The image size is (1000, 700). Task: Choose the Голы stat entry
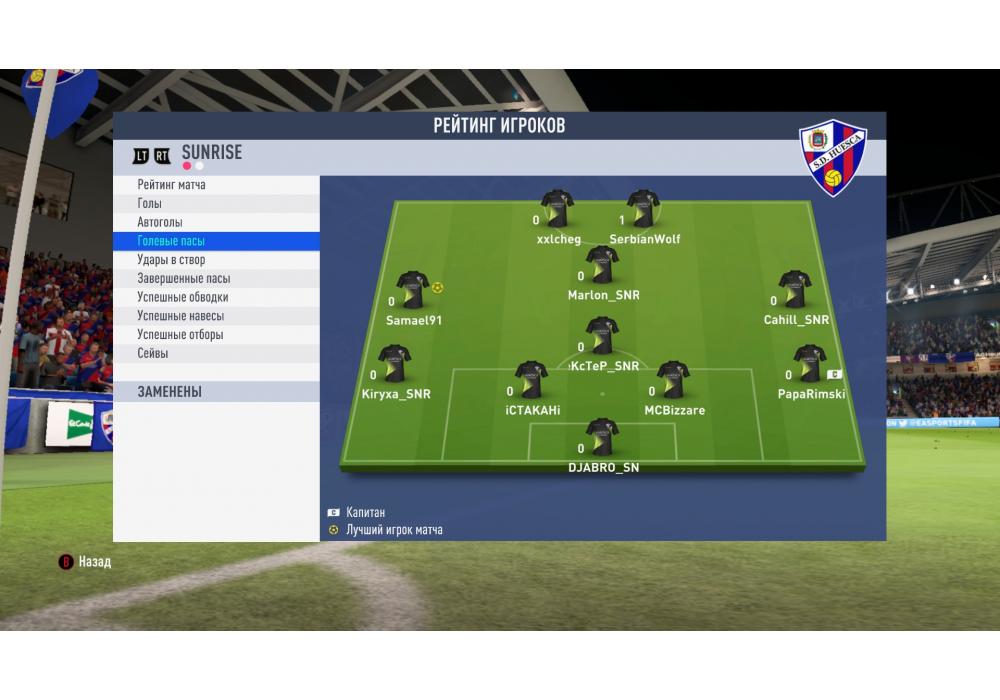coord(216,204)
